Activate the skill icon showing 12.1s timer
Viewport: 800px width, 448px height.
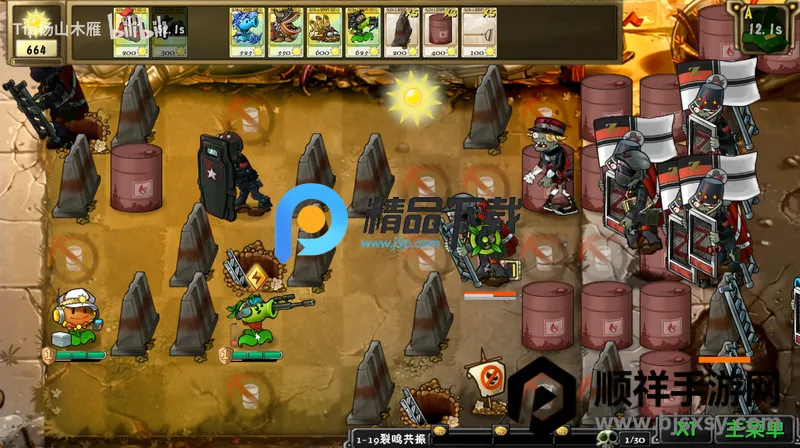pos(761,32)
